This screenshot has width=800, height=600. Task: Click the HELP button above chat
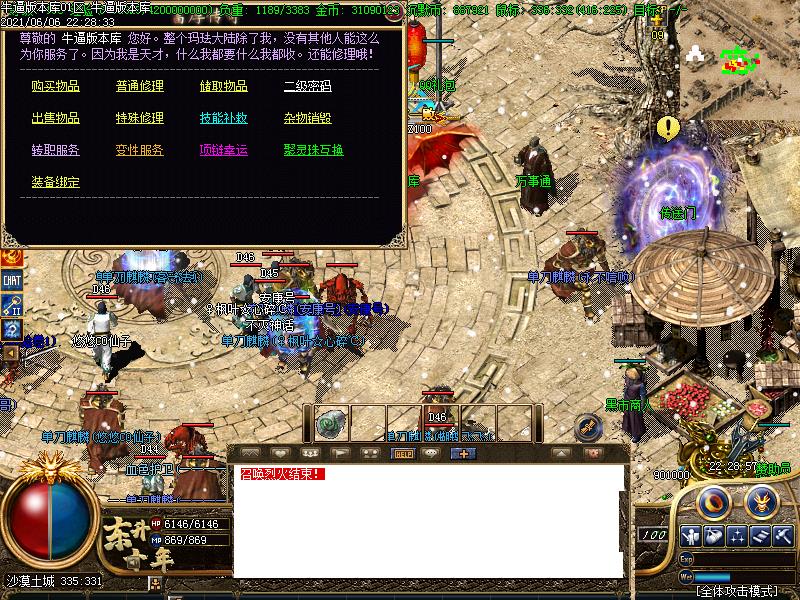point(404,453)
